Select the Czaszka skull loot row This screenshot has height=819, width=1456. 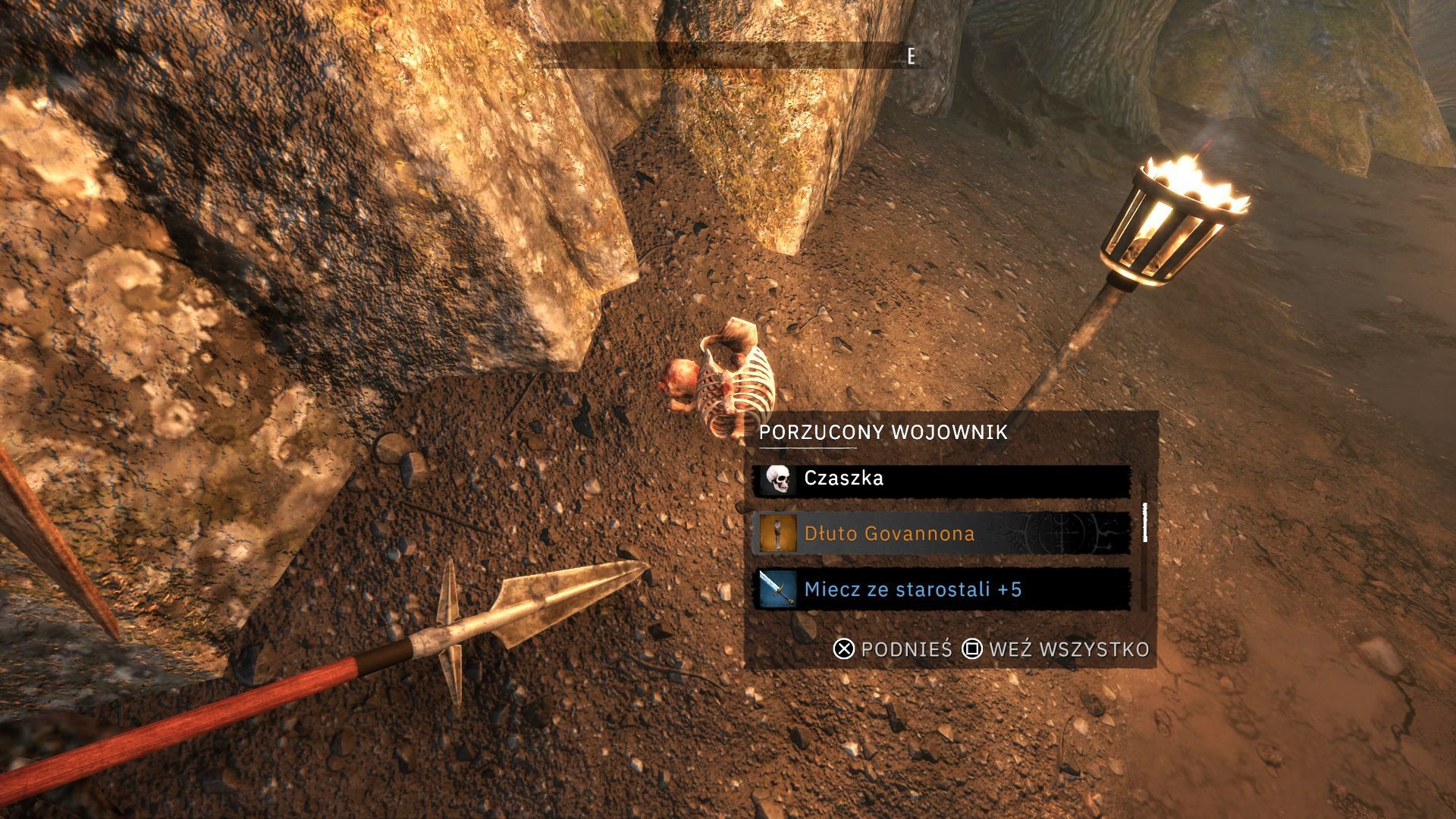940,479
